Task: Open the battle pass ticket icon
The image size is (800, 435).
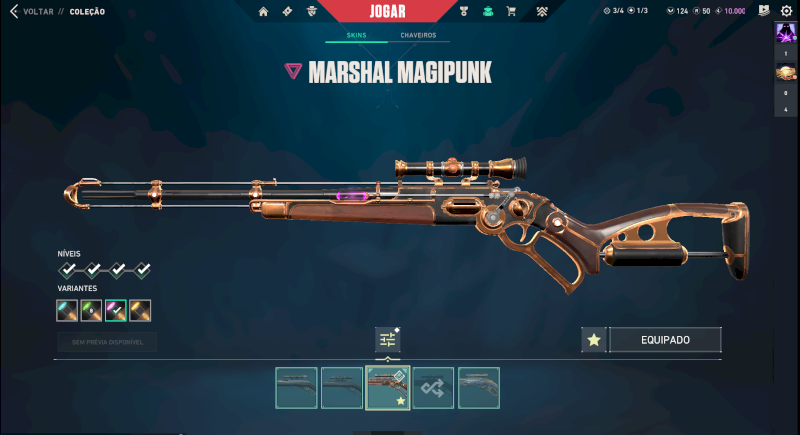Action: (x=287, y=12)
